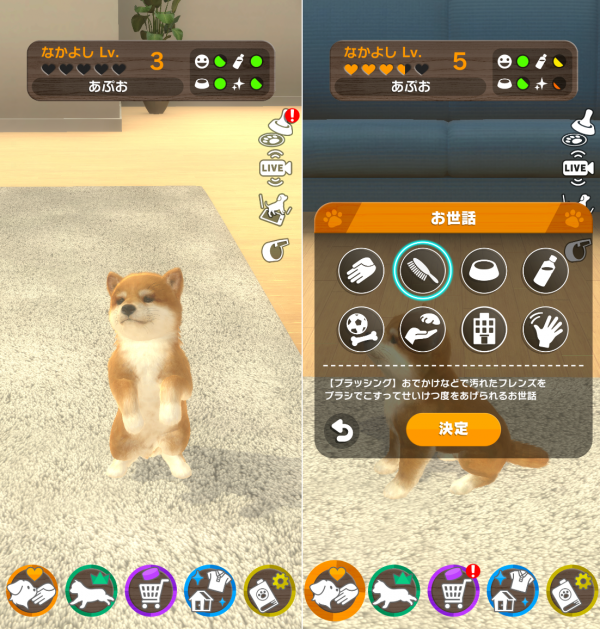The width and height of the screenshot is (600, 629).
Task: Pick the drink bottle care icon
Action: click(x=545, y=268)
